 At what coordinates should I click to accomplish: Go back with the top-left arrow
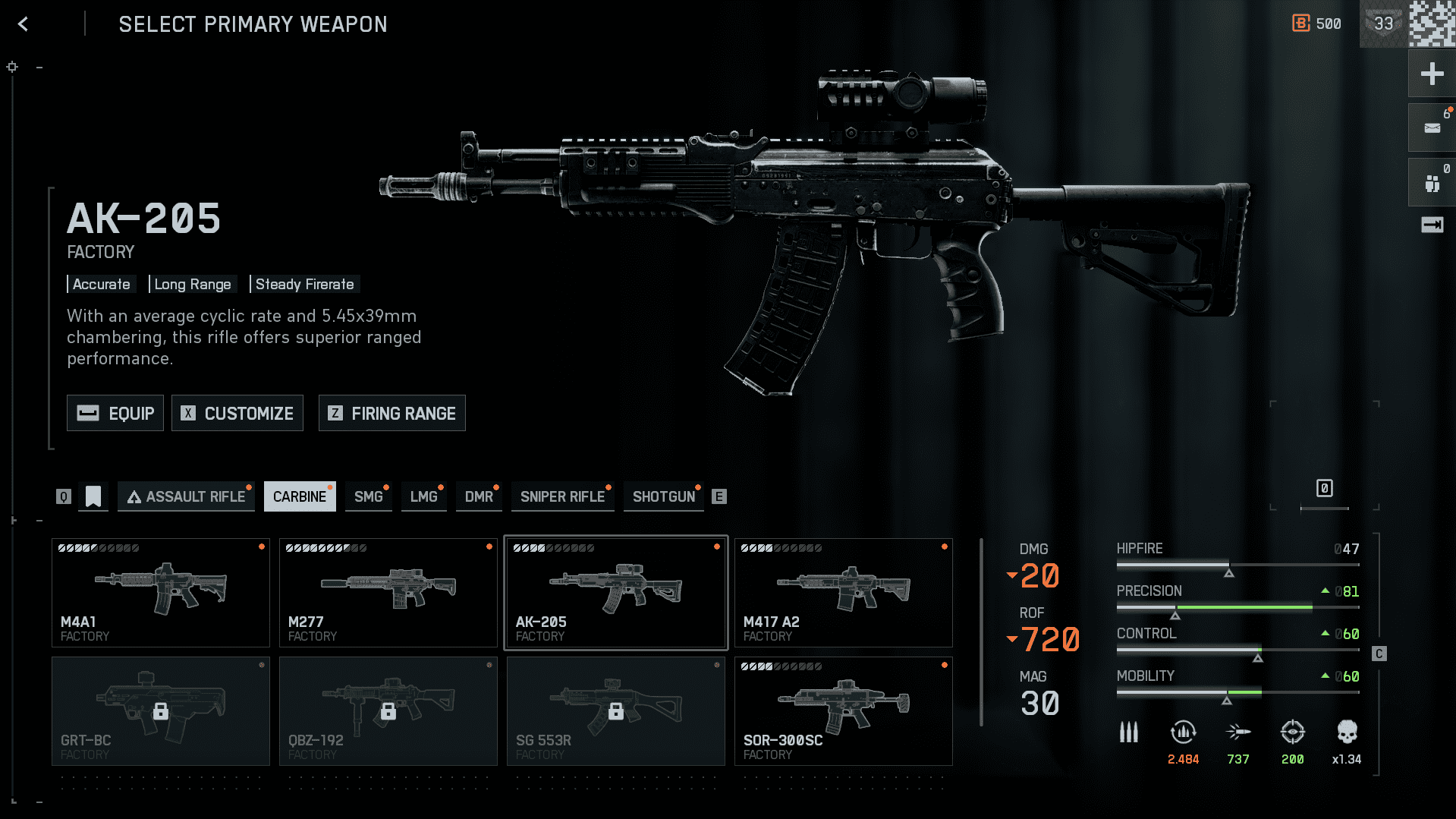(23, 24)
